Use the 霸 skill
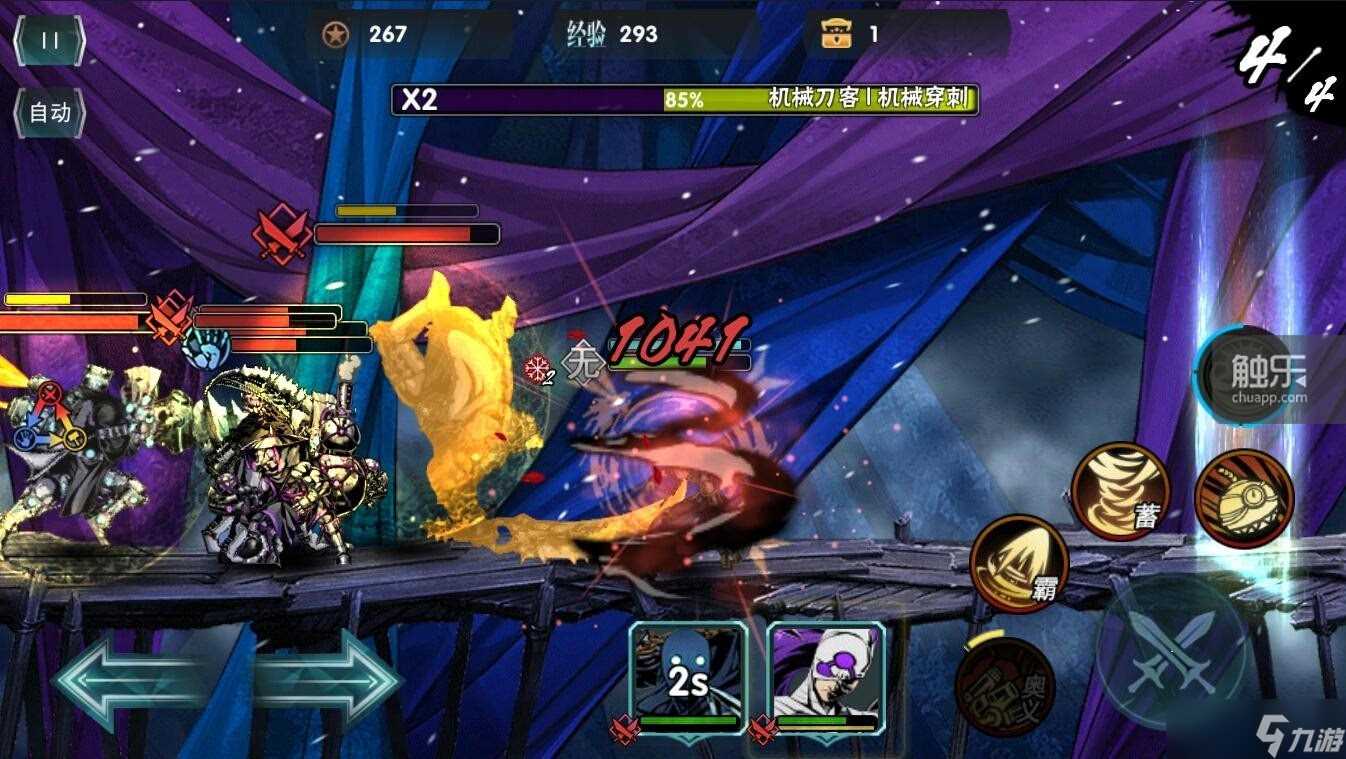1346x759 pixels. tap(1018, 563)
